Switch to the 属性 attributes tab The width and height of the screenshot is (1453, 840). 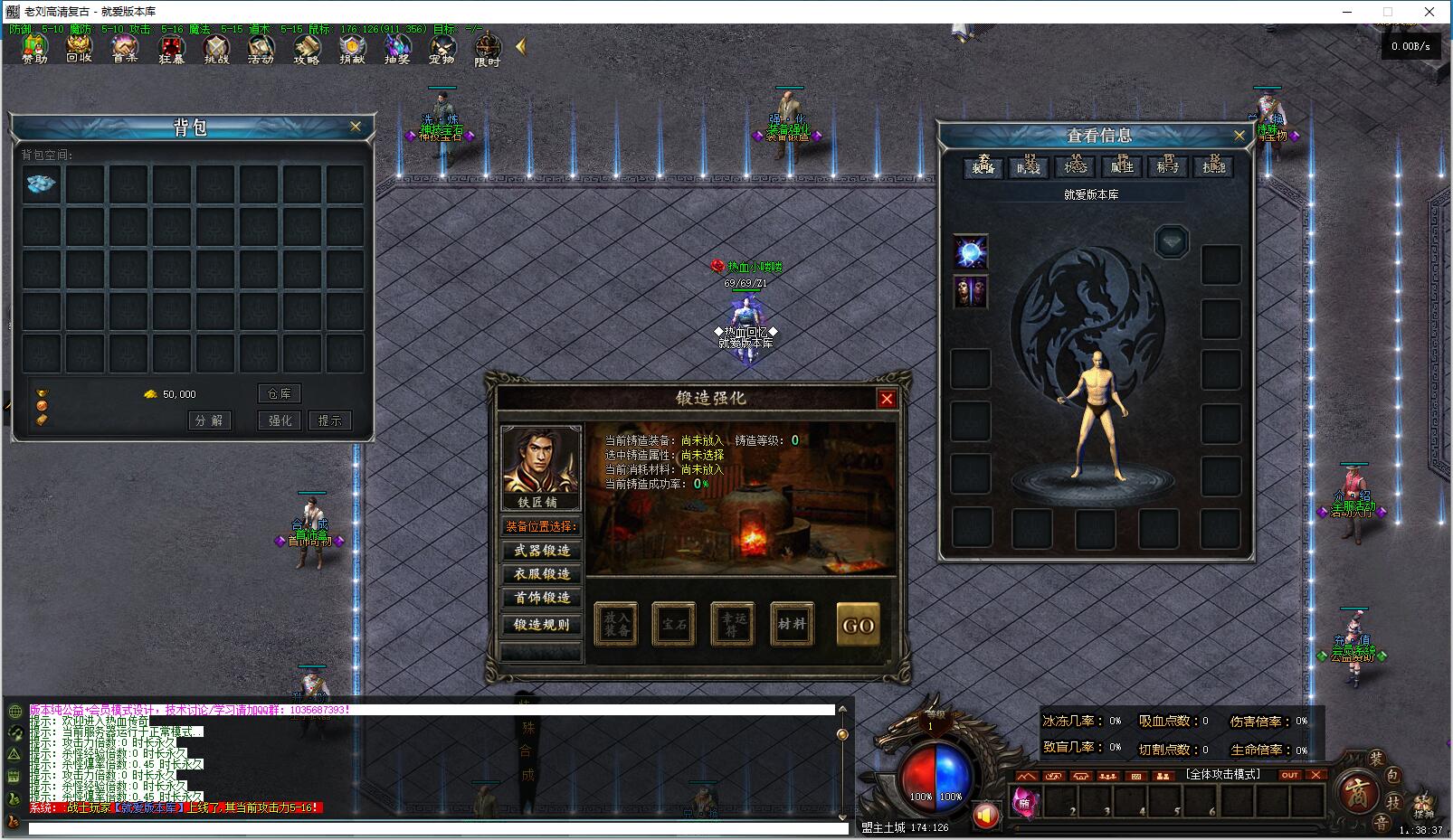coord(1122,167)
